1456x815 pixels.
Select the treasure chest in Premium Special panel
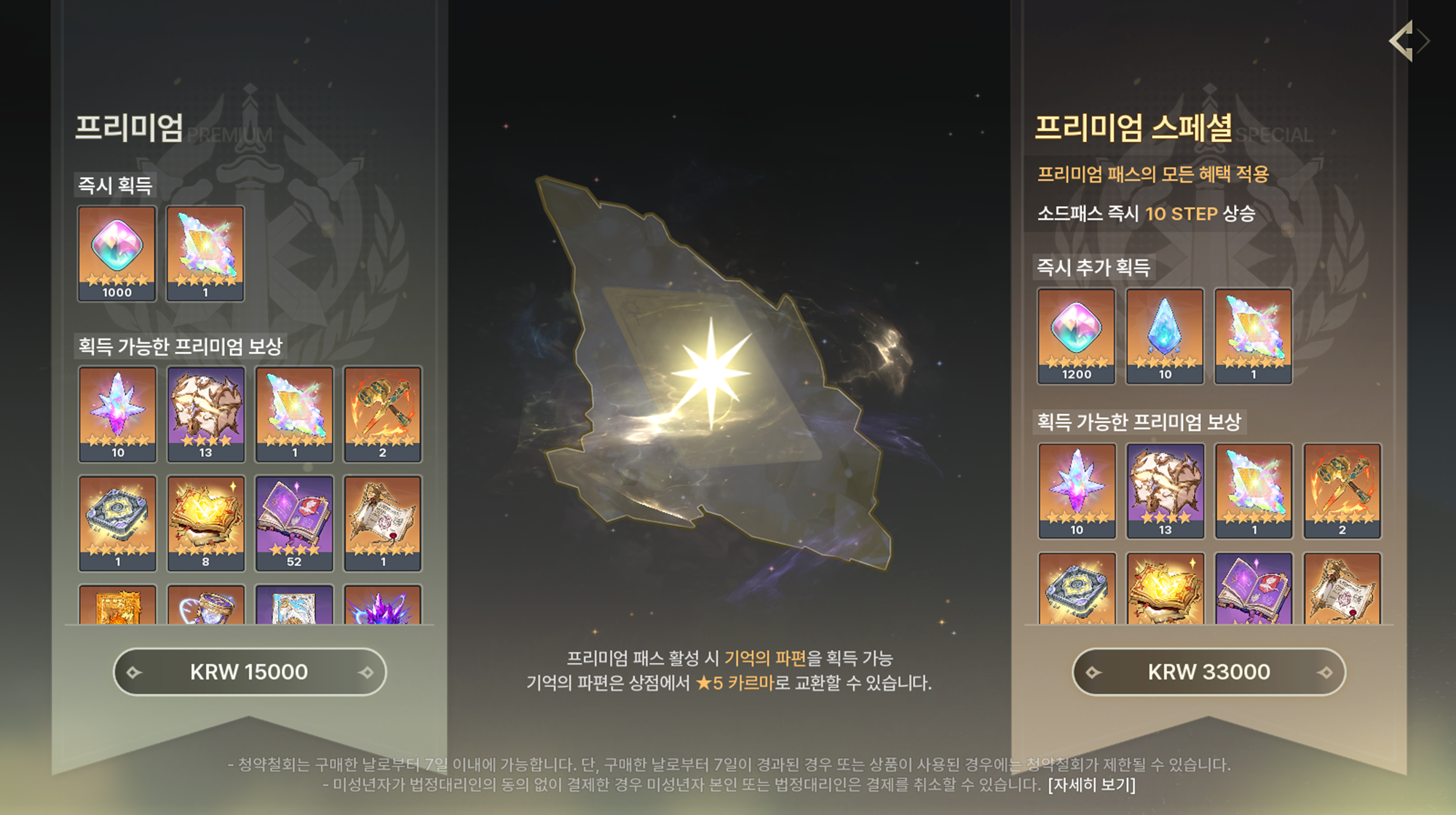pyautogui.click(x=1165, y=490)
